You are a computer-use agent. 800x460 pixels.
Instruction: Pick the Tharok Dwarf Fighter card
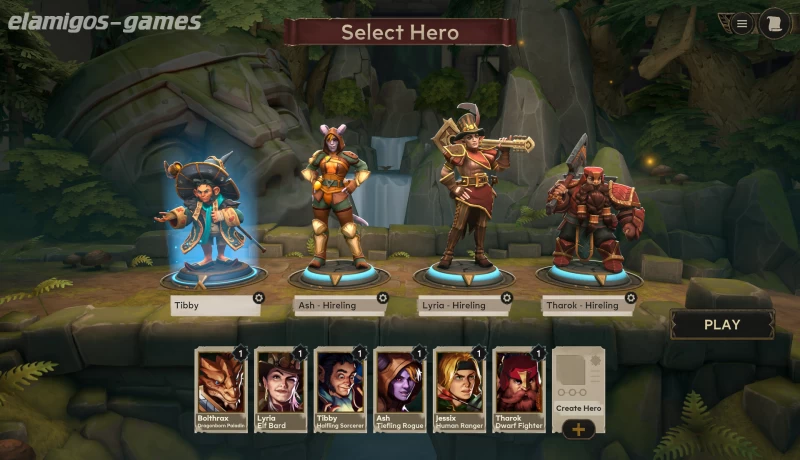520,390
